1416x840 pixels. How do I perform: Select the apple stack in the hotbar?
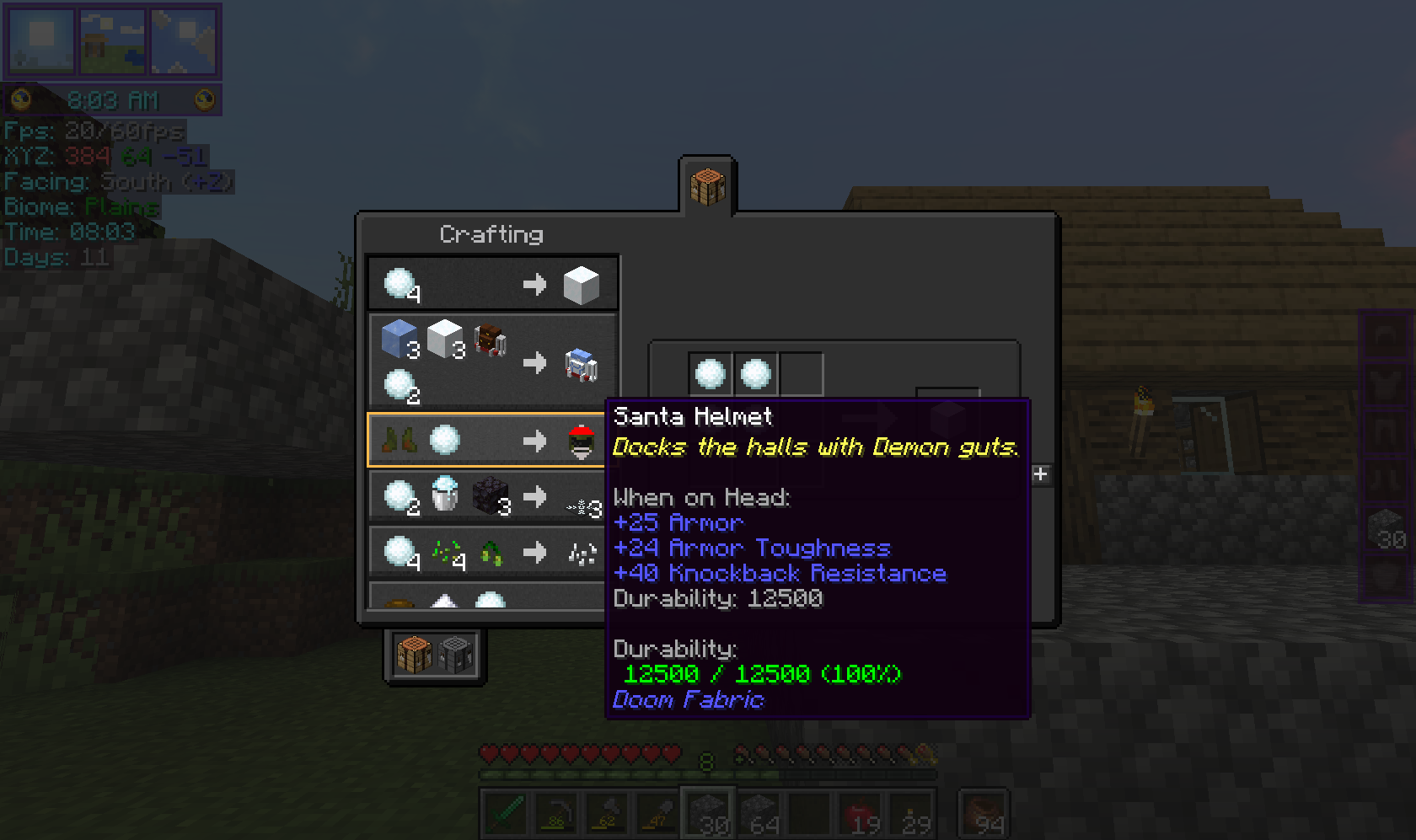point(861,811)
